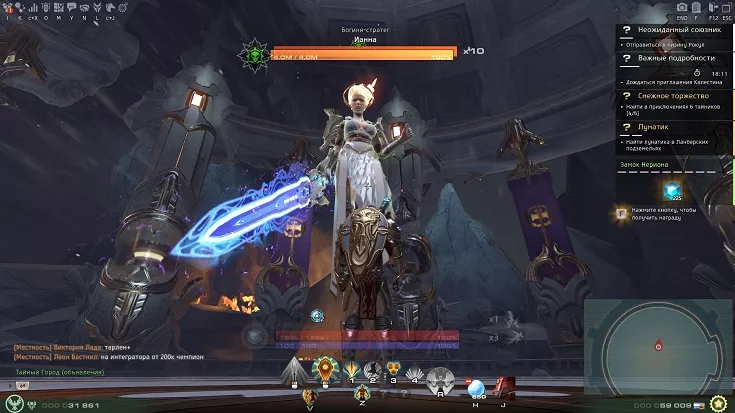Activate the winged ability marked R
Screen dimensions: 735x413
click(x=440, y=380)
